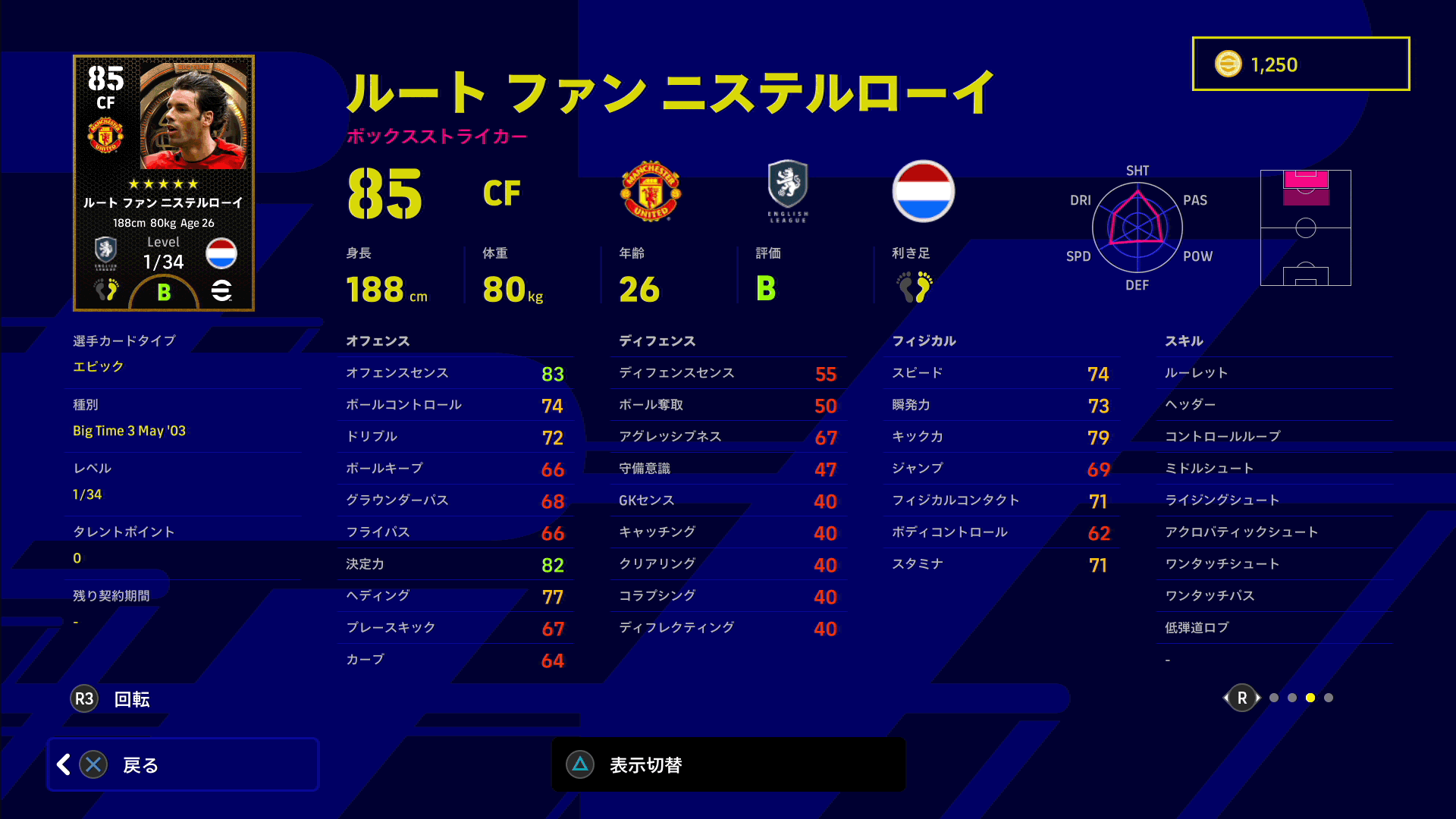
Task: Click the Manchester United club crest
Action: (x=651, y=191)
